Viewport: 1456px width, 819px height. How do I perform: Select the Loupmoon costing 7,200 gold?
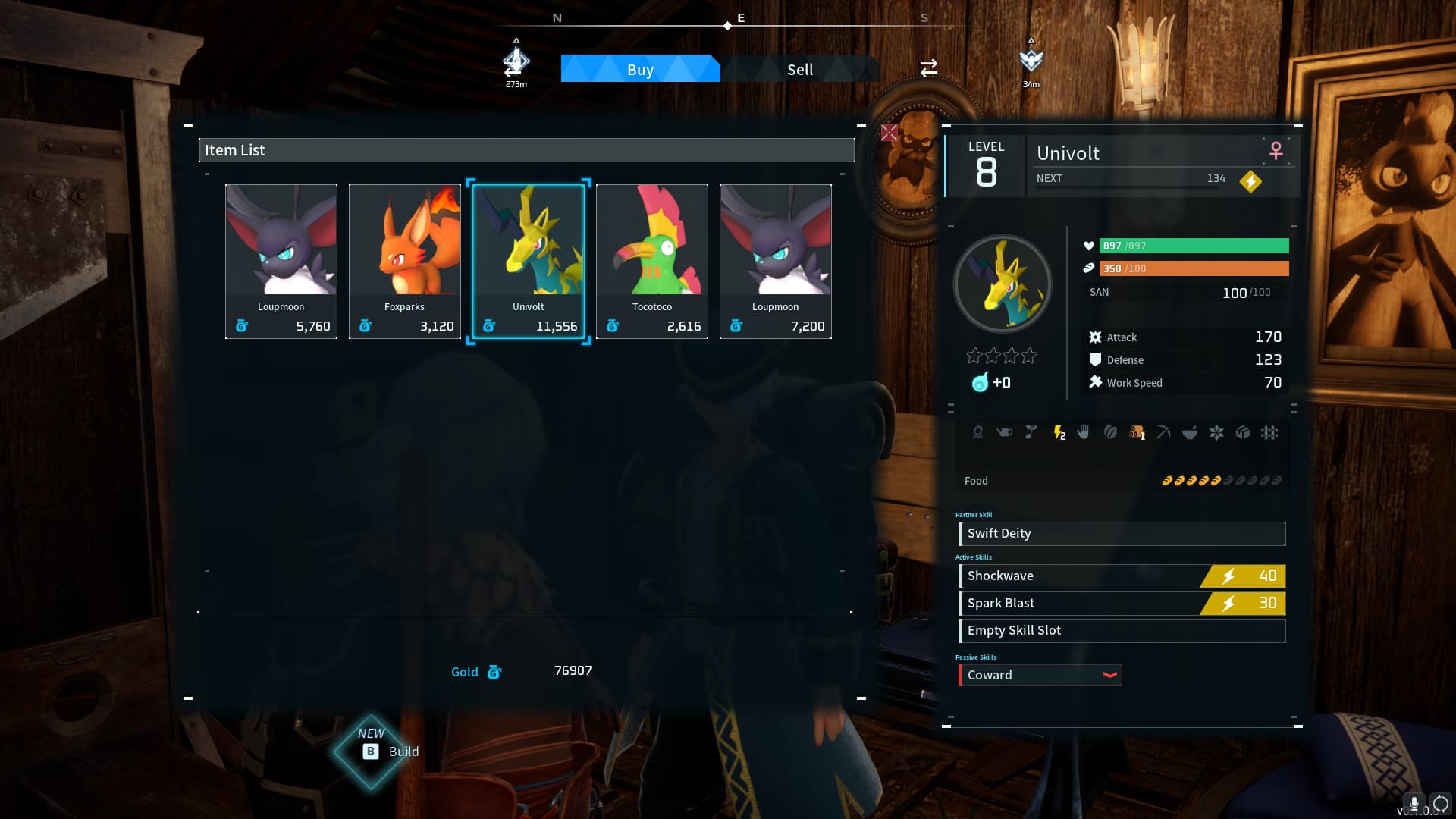coord(775,261)
